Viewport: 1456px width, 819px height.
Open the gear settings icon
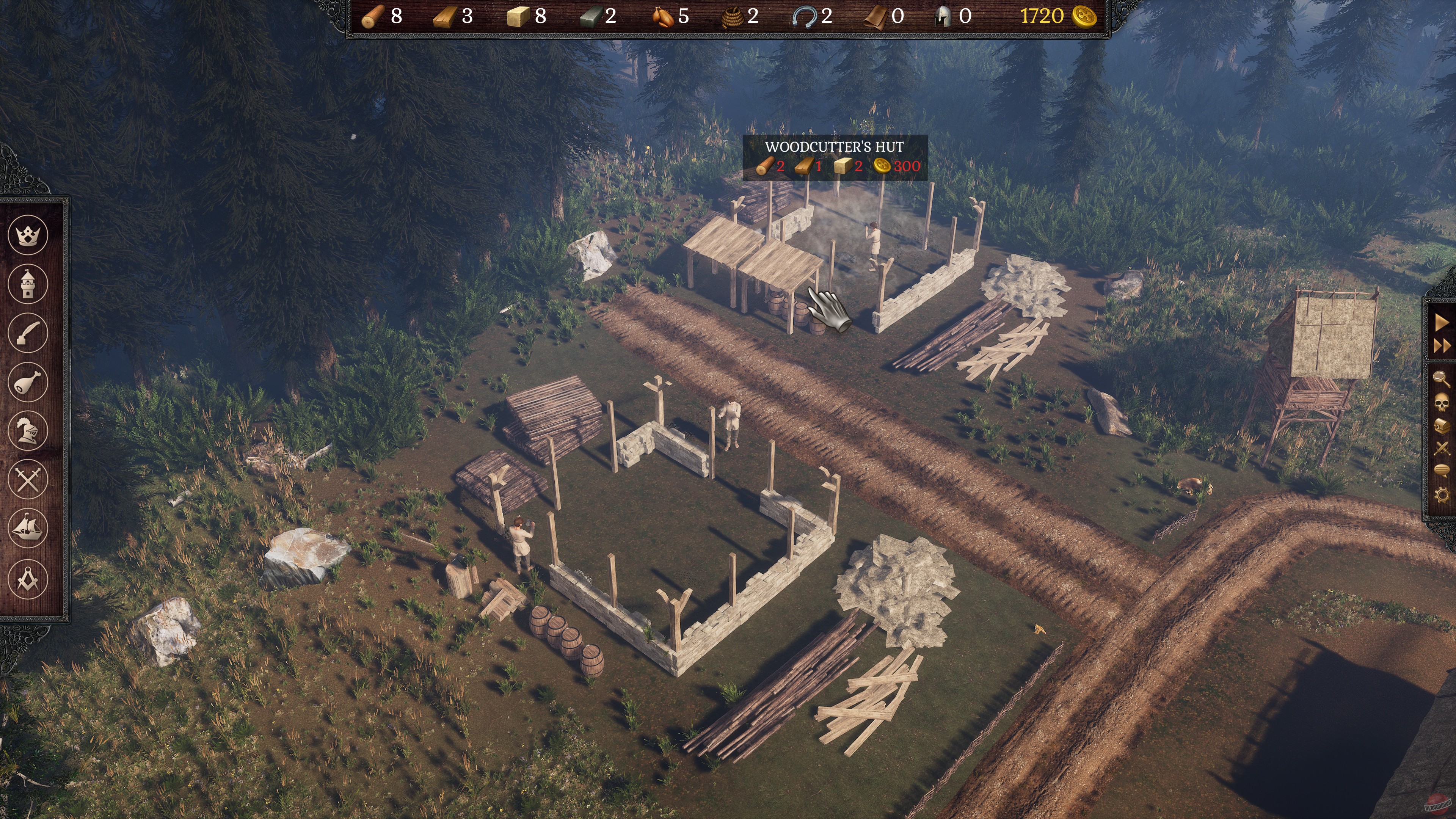(x=1442, y=494)
